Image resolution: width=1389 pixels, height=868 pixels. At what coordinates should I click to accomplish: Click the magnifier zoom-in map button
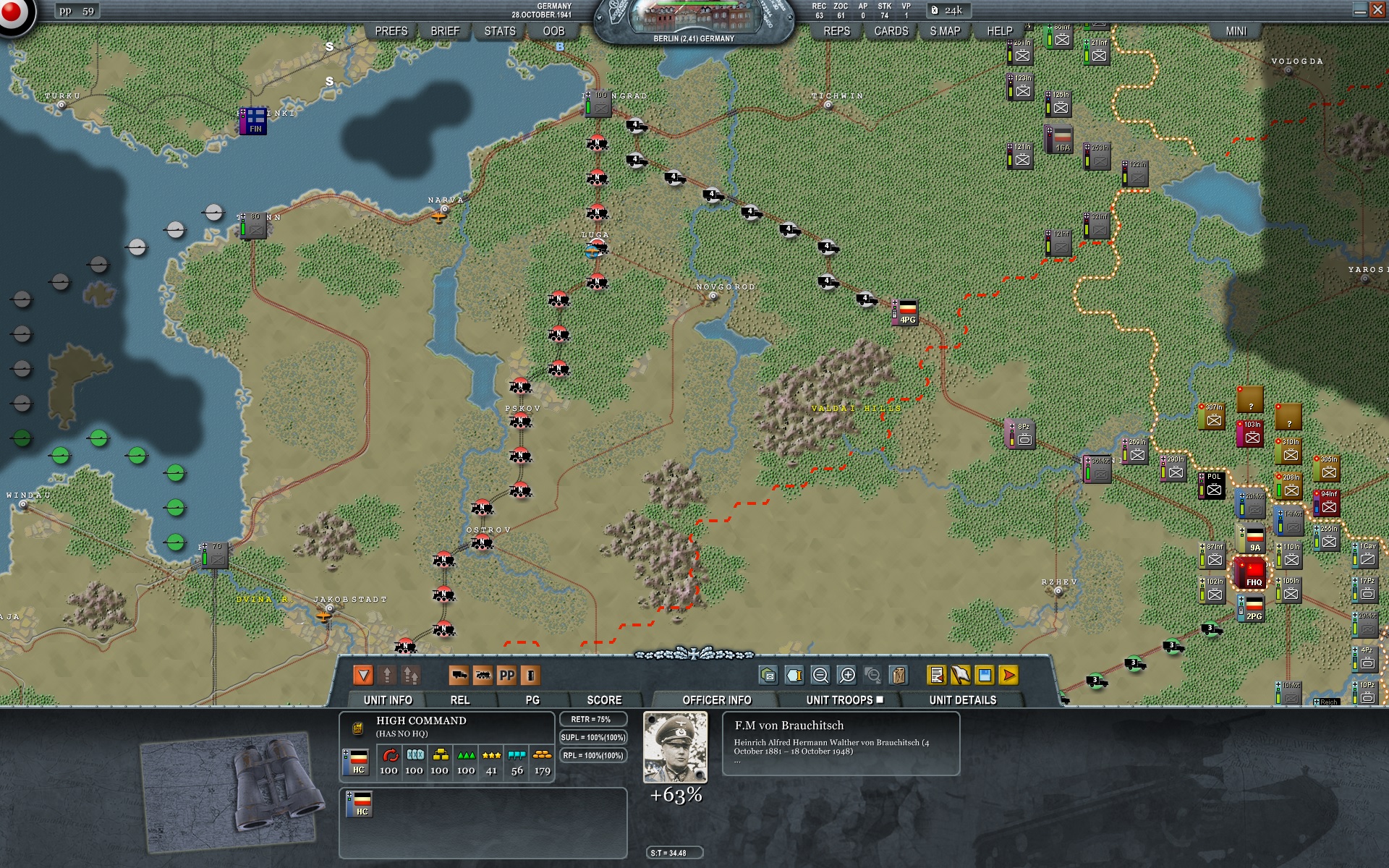click(x=847, y=676)
